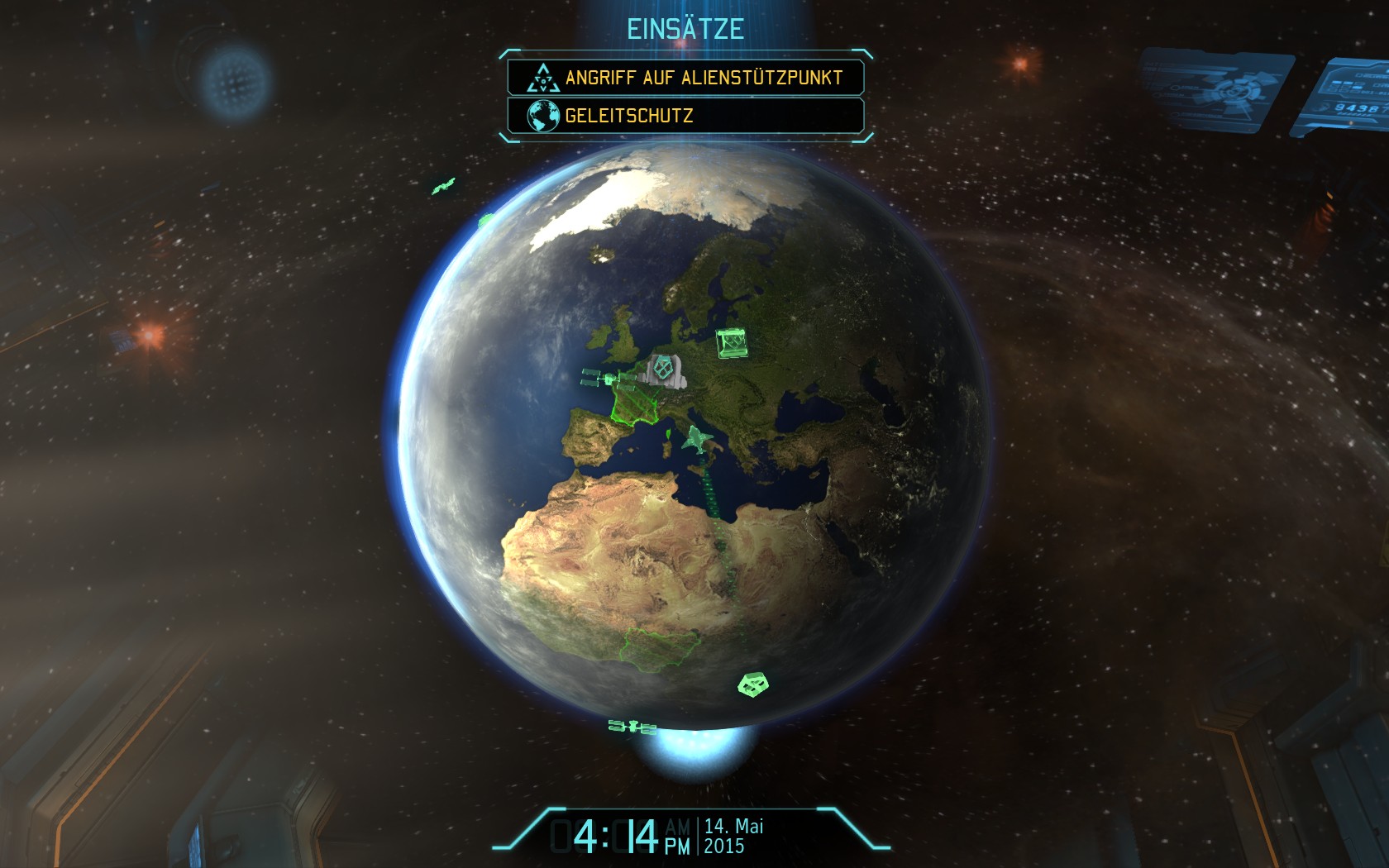Click the grey alien base marker on the globe
Viewport: 1389px width, 868px height.
coord(664,370)
